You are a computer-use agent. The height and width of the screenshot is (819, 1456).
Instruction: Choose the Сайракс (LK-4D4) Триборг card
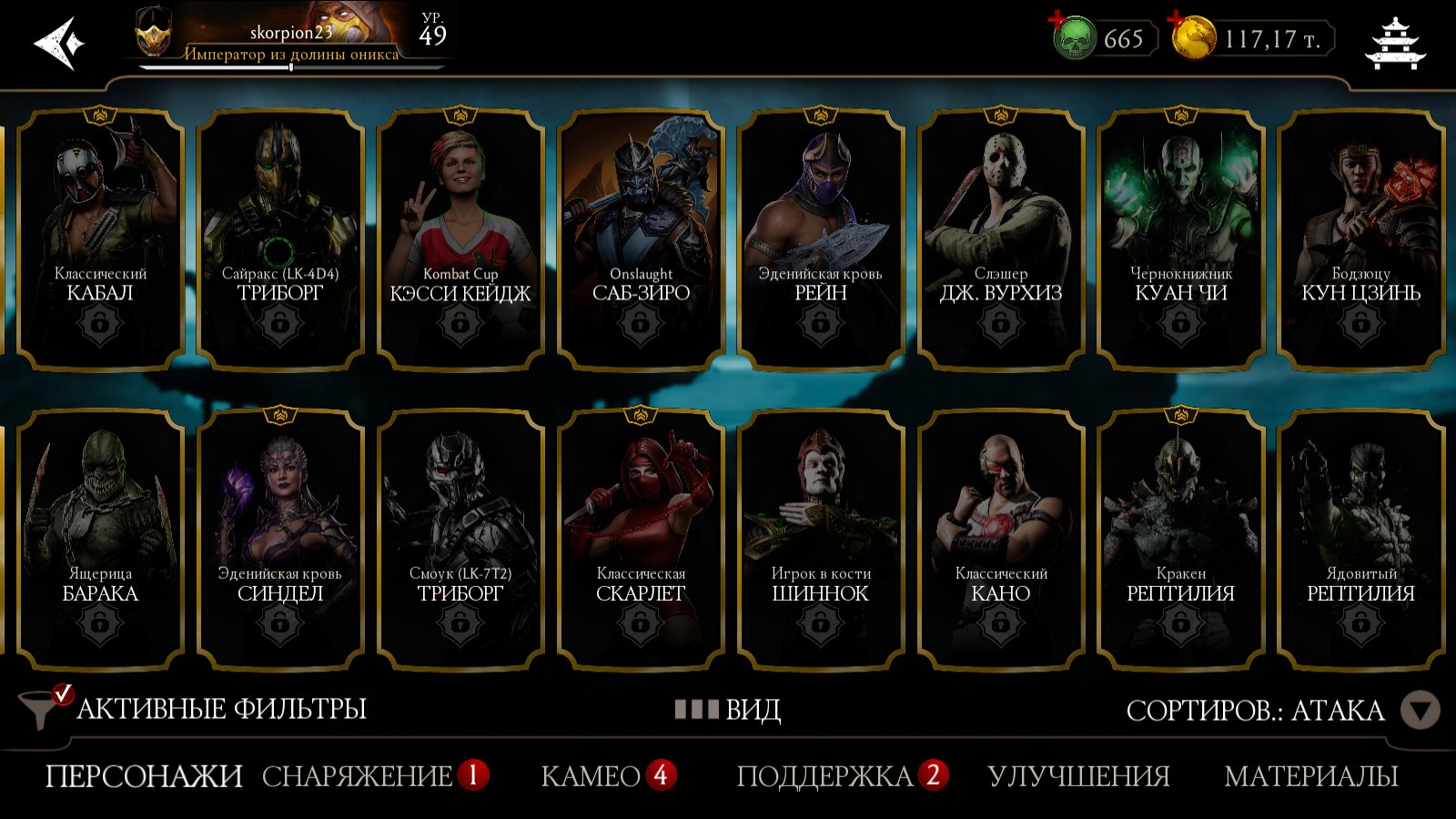pyautogui.click(x=279, y=238)
